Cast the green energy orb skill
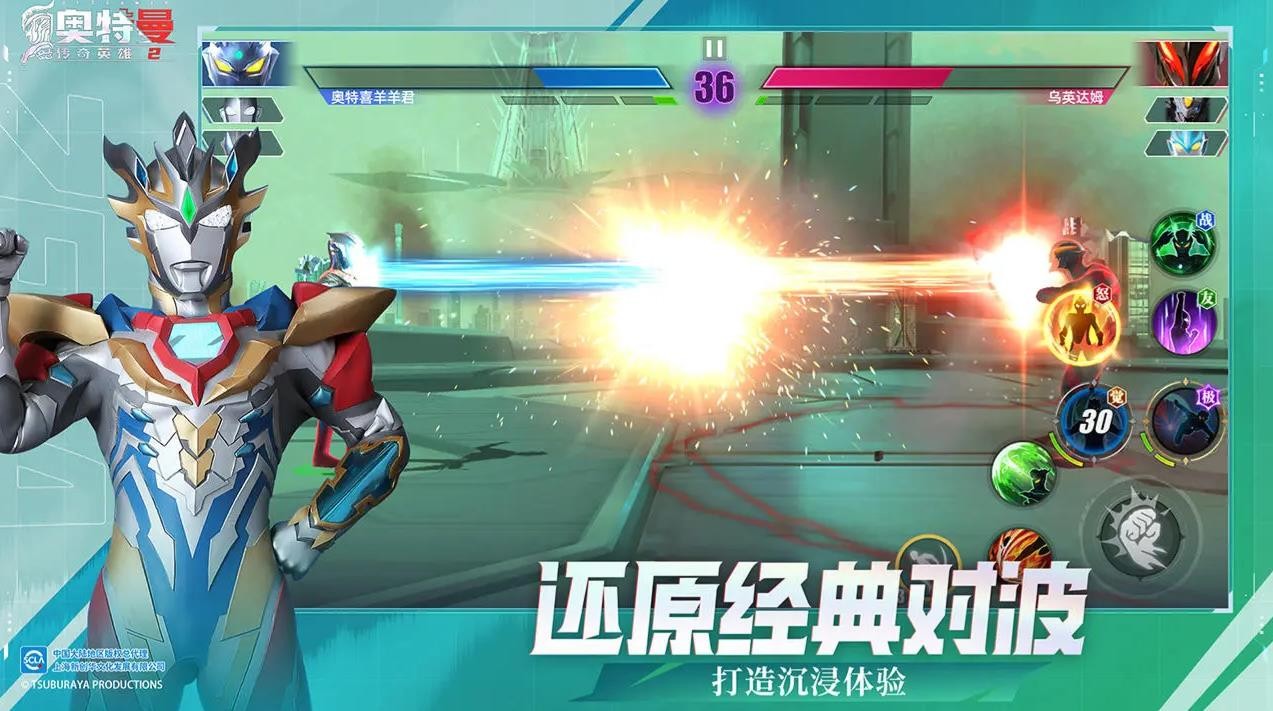This screenshot has width=1273, height=711. 1023,472
